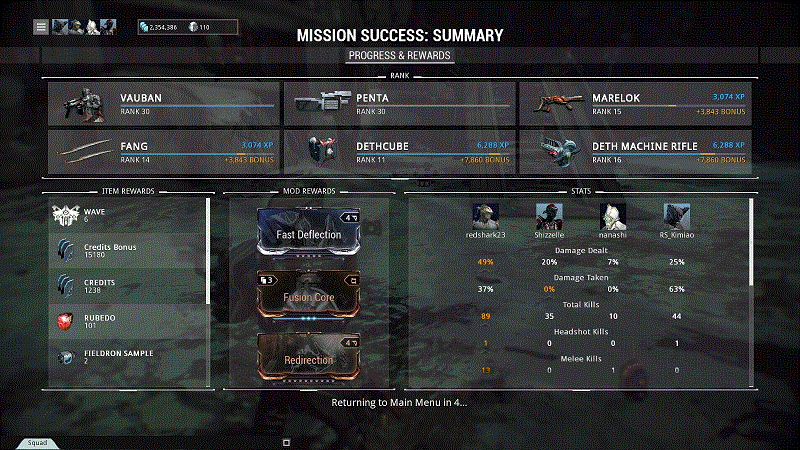Select the Vauban rank panel
This screenshot has width=800, height=450.
pyautogui.click(x=164, y=103)
